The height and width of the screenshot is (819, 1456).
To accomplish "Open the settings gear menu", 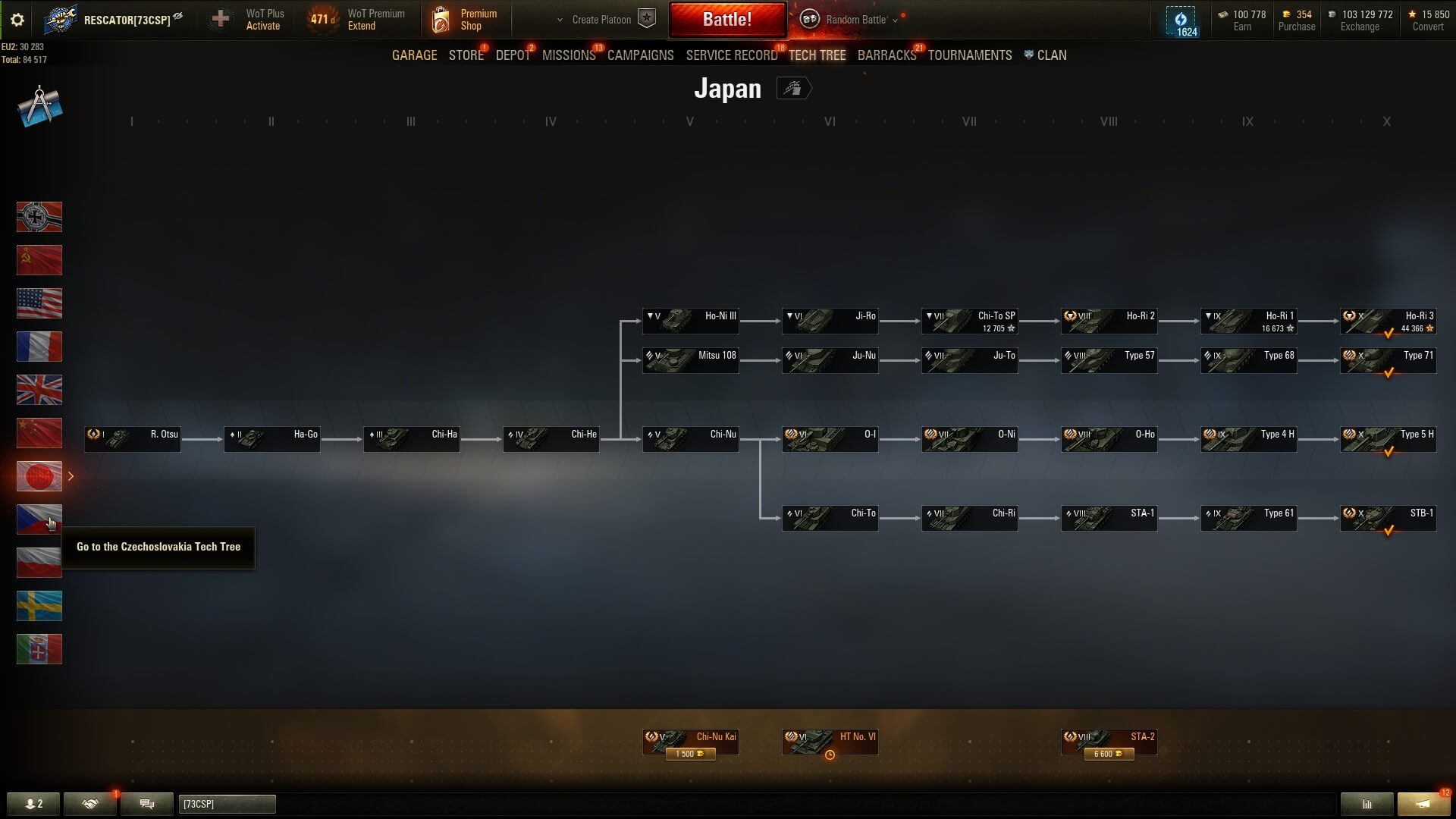I will (x=17, y=20).
